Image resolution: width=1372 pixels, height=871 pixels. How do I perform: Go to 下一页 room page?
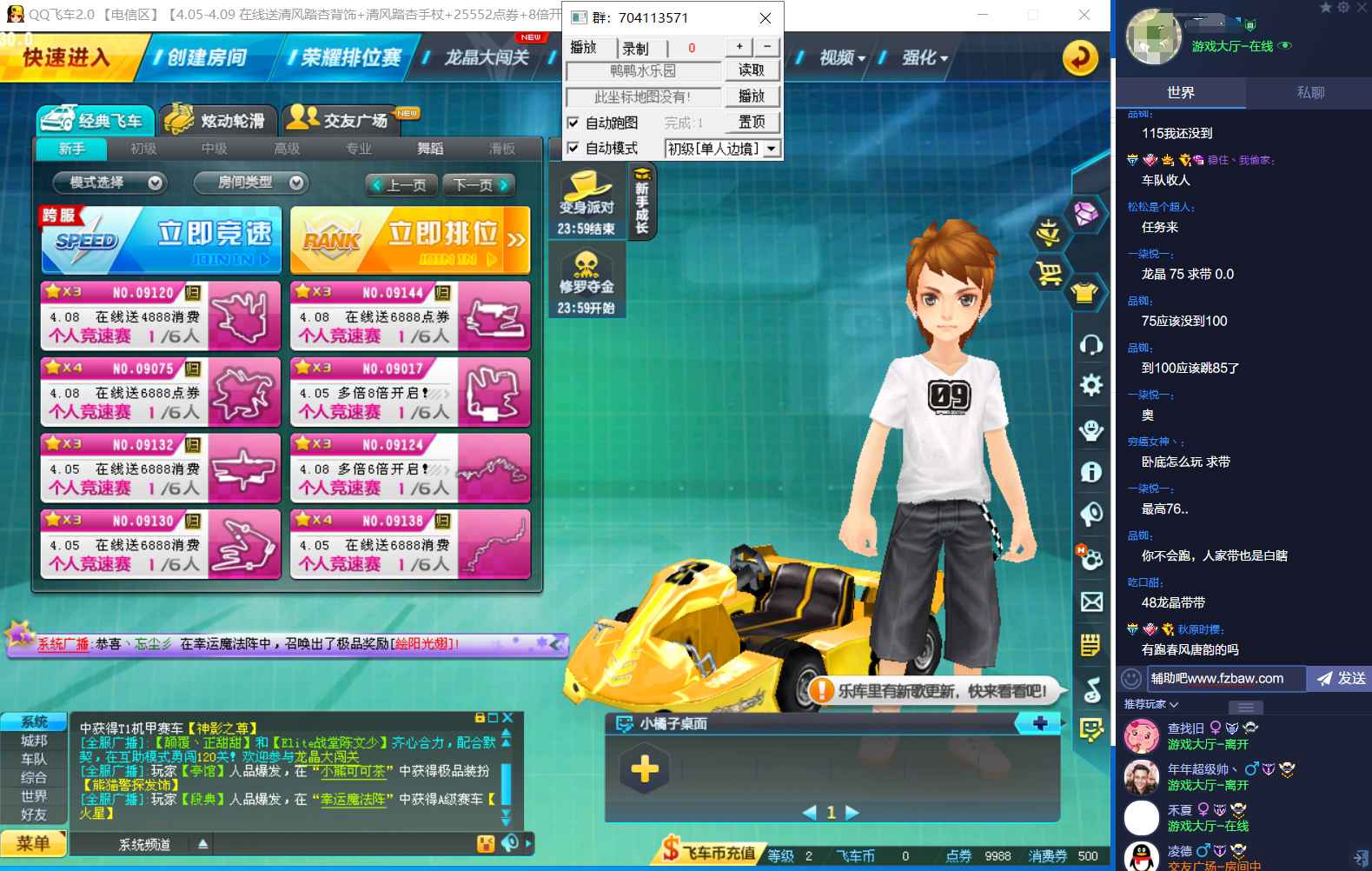[x=477, y=185]
